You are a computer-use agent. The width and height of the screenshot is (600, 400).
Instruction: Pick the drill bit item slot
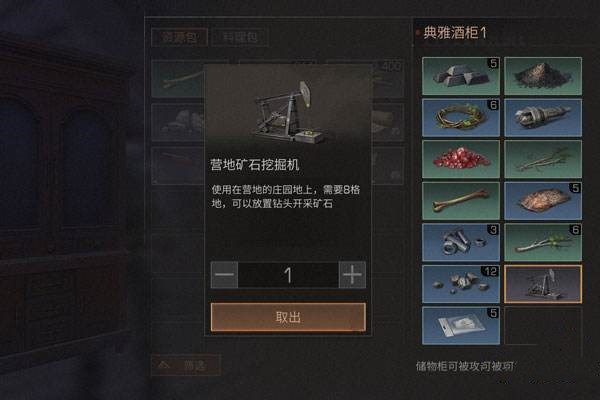542,117
